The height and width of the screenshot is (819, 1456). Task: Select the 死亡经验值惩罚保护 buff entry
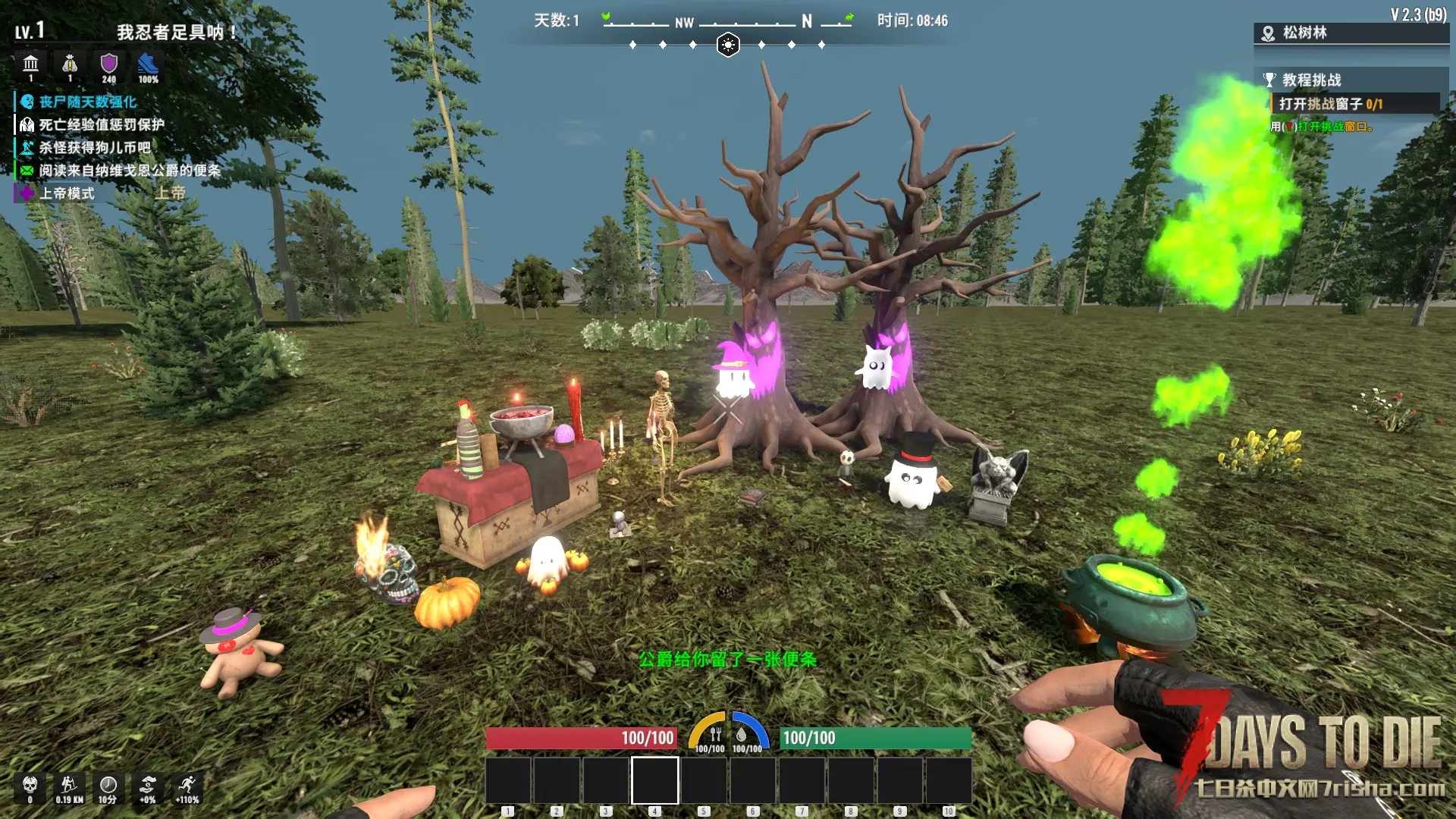101,124
